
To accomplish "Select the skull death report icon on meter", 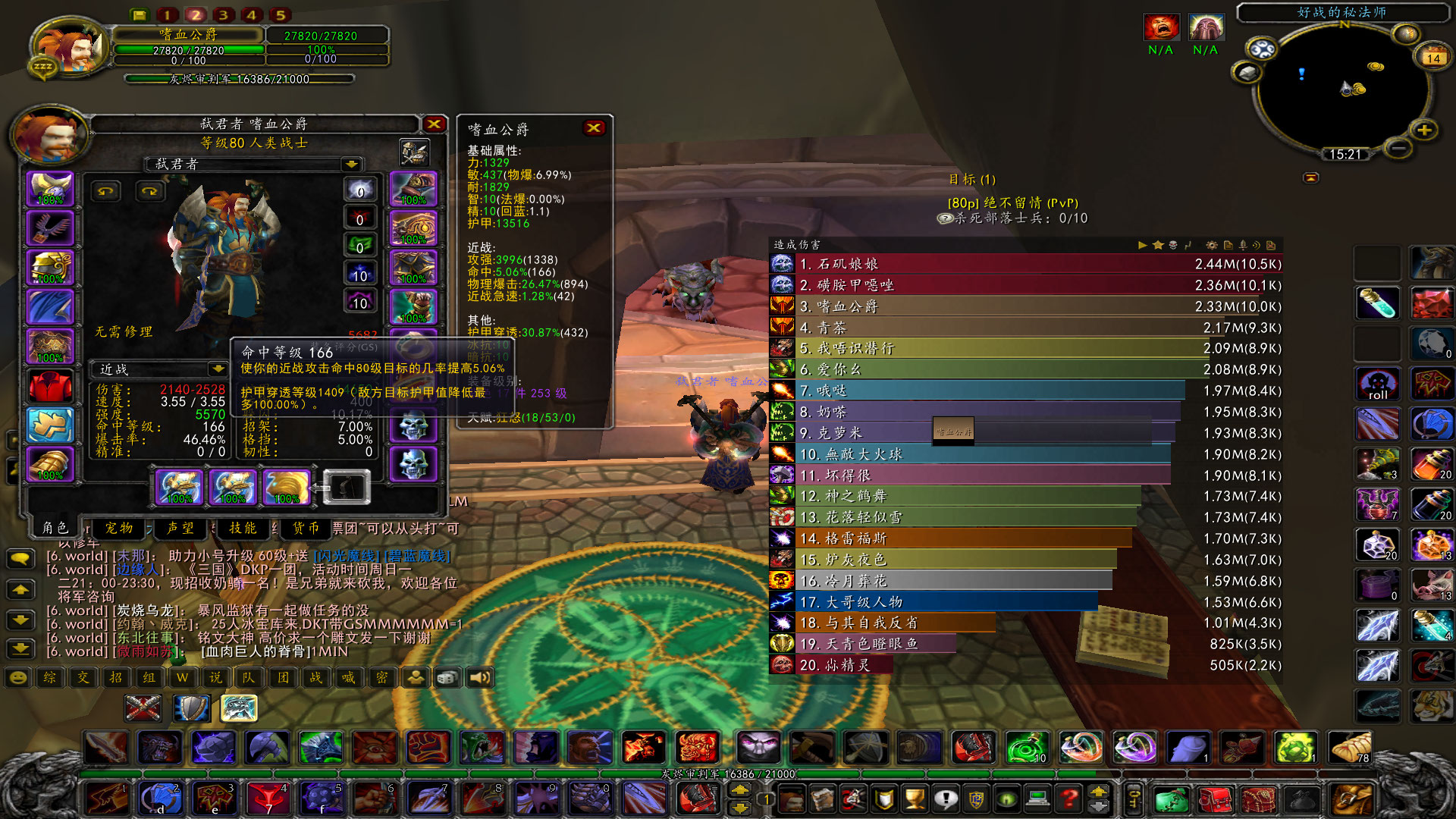I will tap(1174, 246).
